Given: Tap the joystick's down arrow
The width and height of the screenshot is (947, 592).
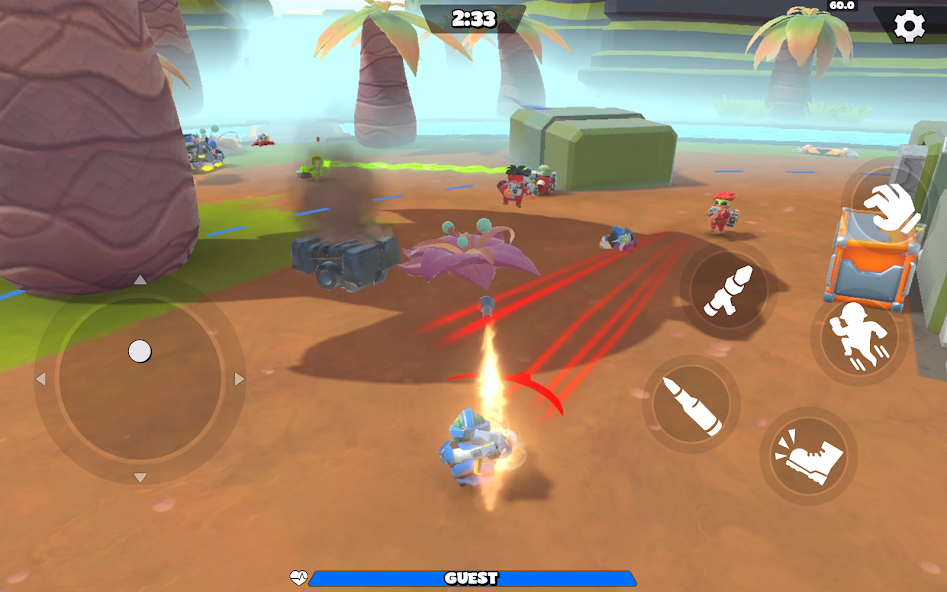Looking at the screenshot, I should (x=140, y=478).
